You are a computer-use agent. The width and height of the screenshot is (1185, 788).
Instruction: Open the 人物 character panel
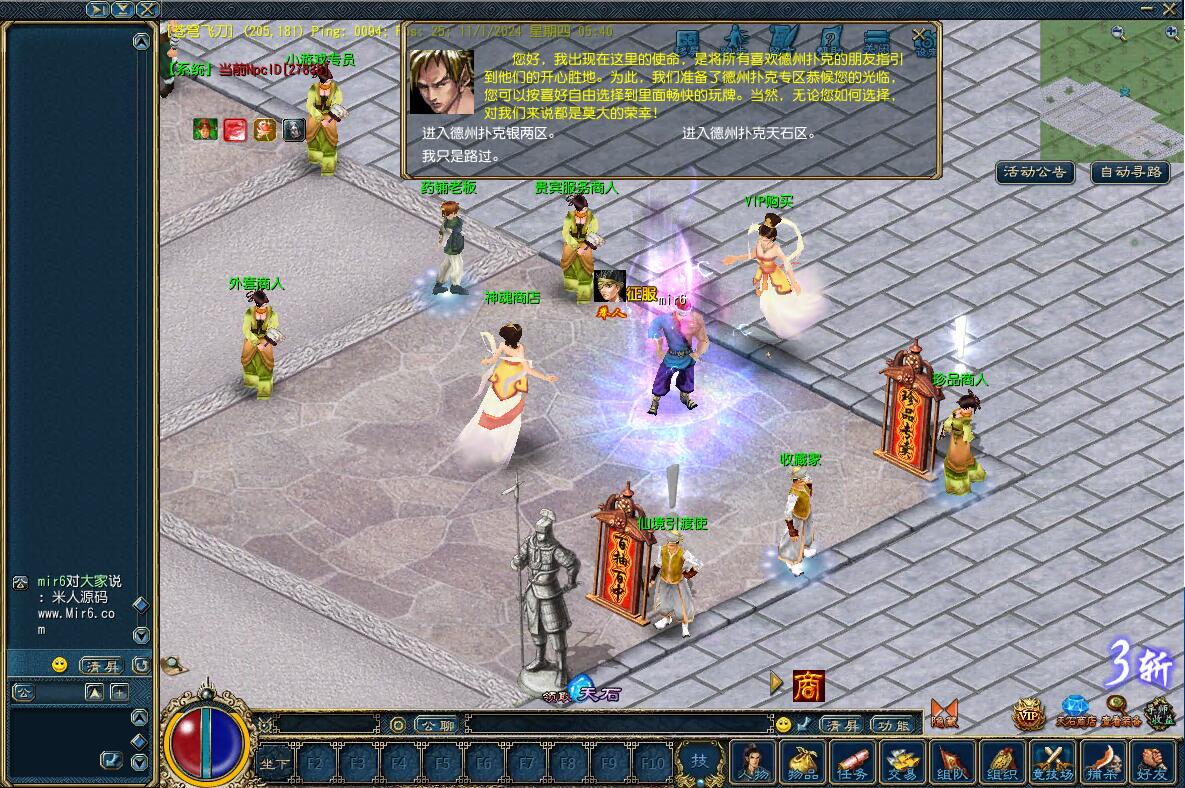pos(754,762)
